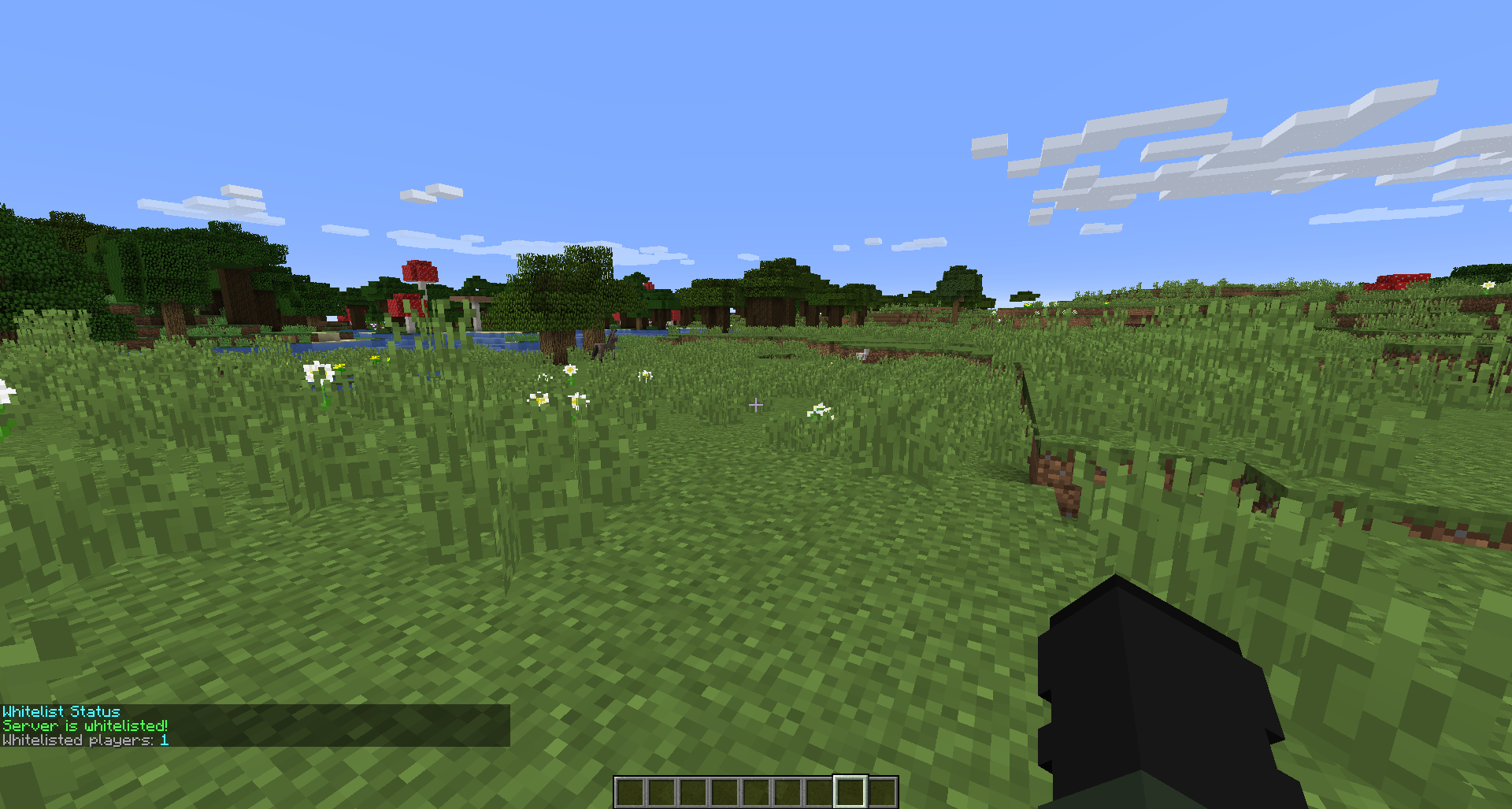Click the Server is whitelisted message

[x=83, y=726]
